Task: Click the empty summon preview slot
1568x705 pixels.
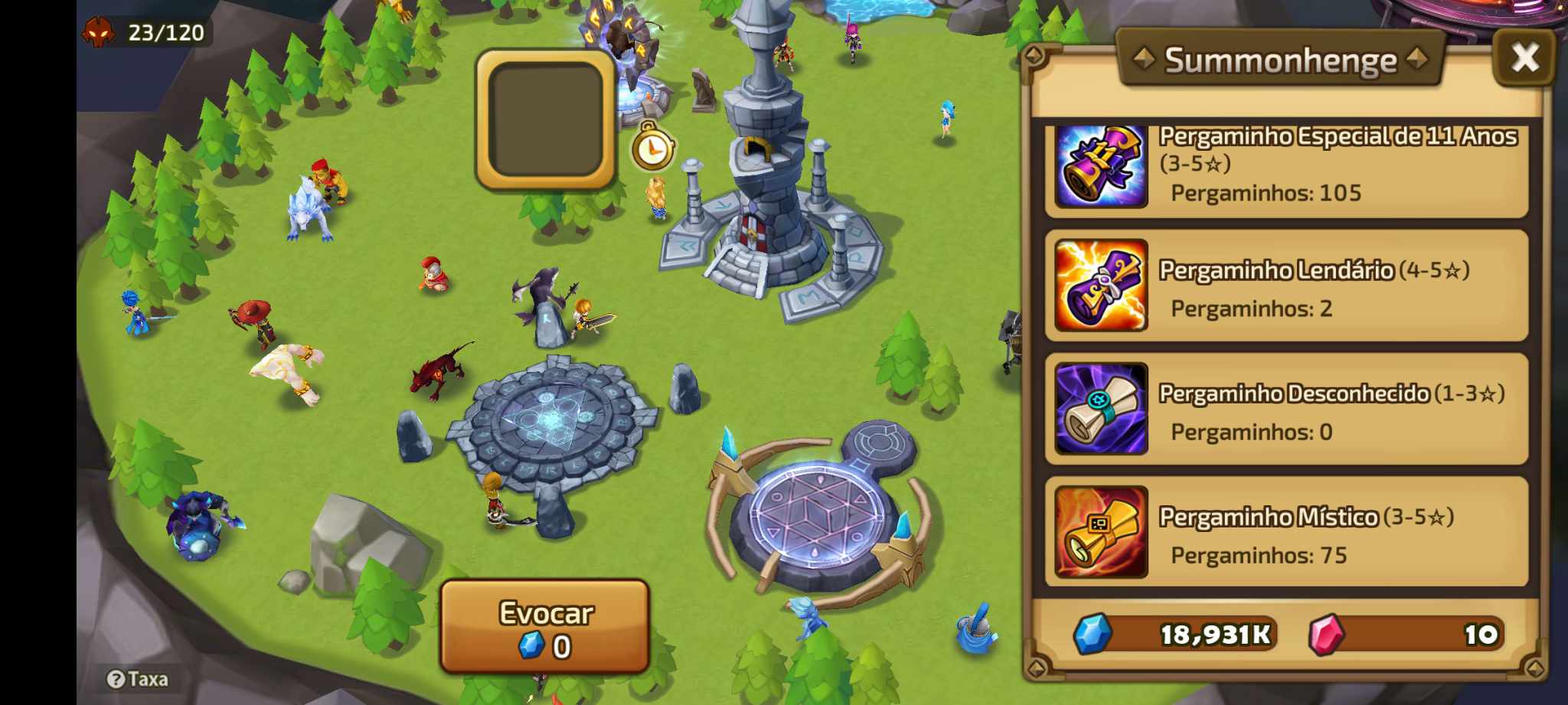Action: click(x=545, y=119)
